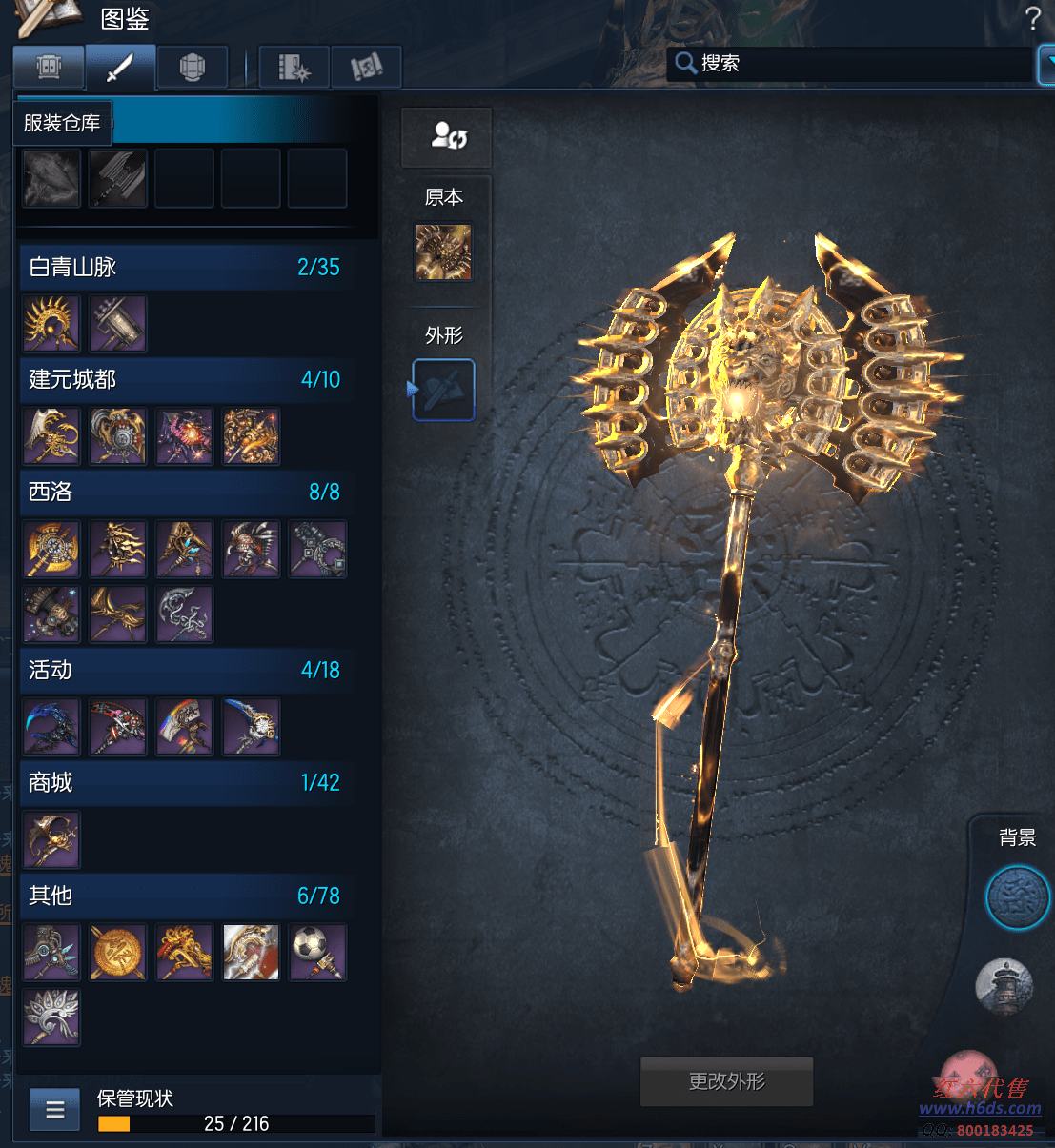Click the appearance slot under 外形

pyautogui.click(x=443, y=390)
